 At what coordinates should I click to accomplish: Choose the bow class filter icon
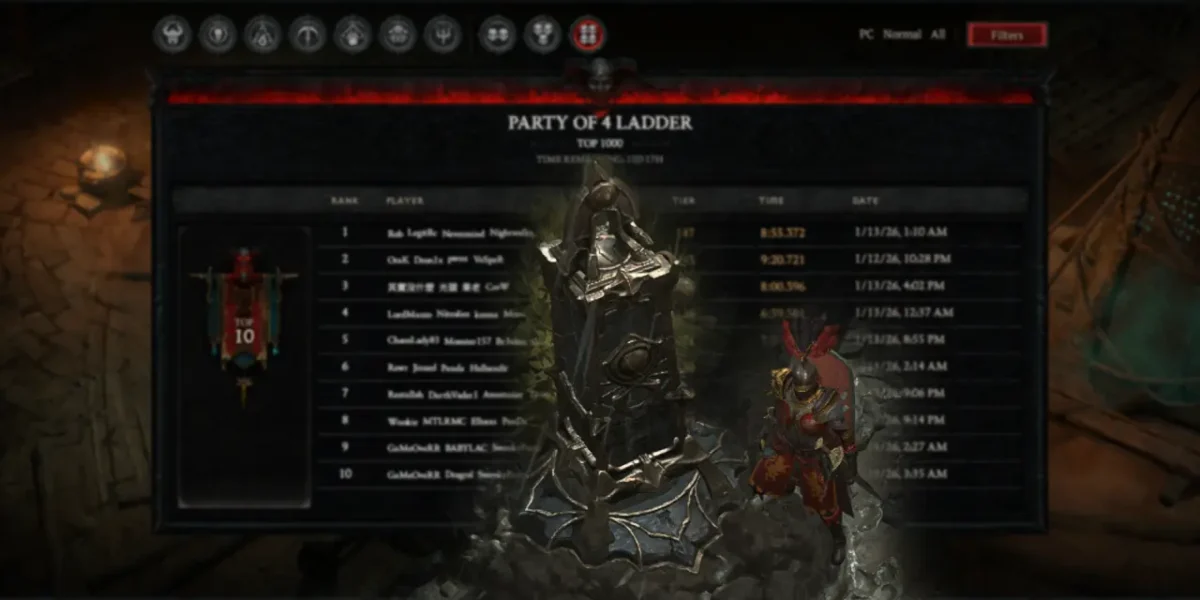coord(307,35)
